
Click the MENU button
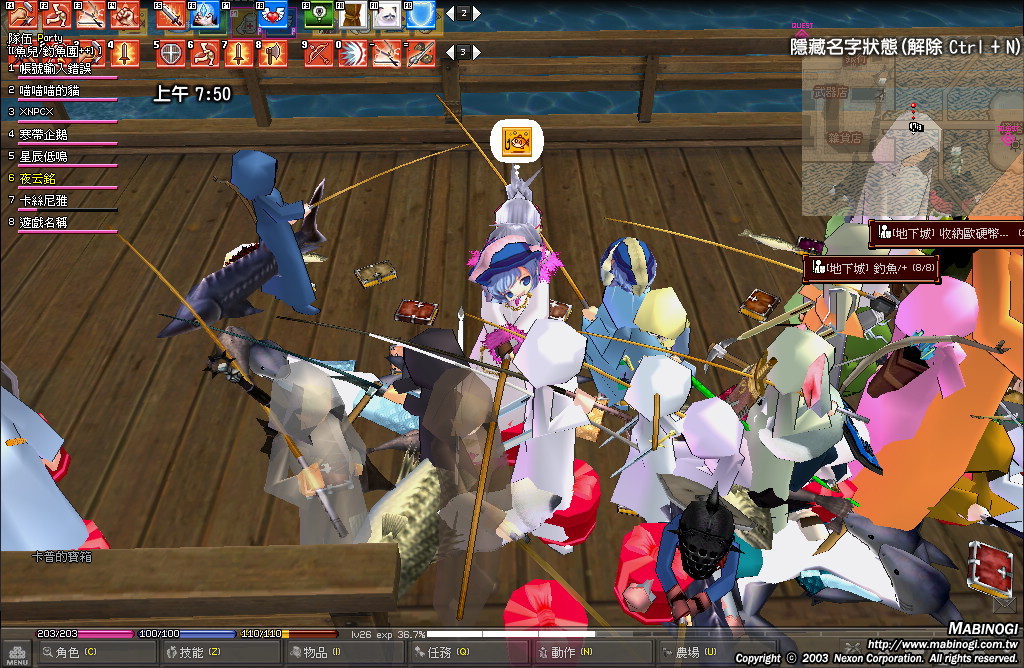click(15, 653)
